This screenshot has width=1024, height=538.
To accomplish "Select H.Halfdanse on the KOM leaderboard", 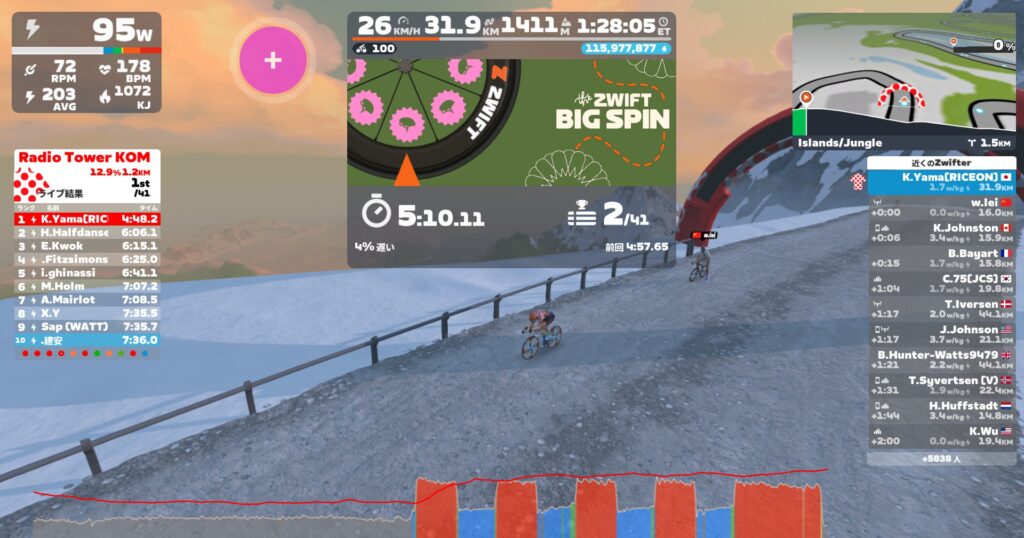I will (x=86, y=232).
